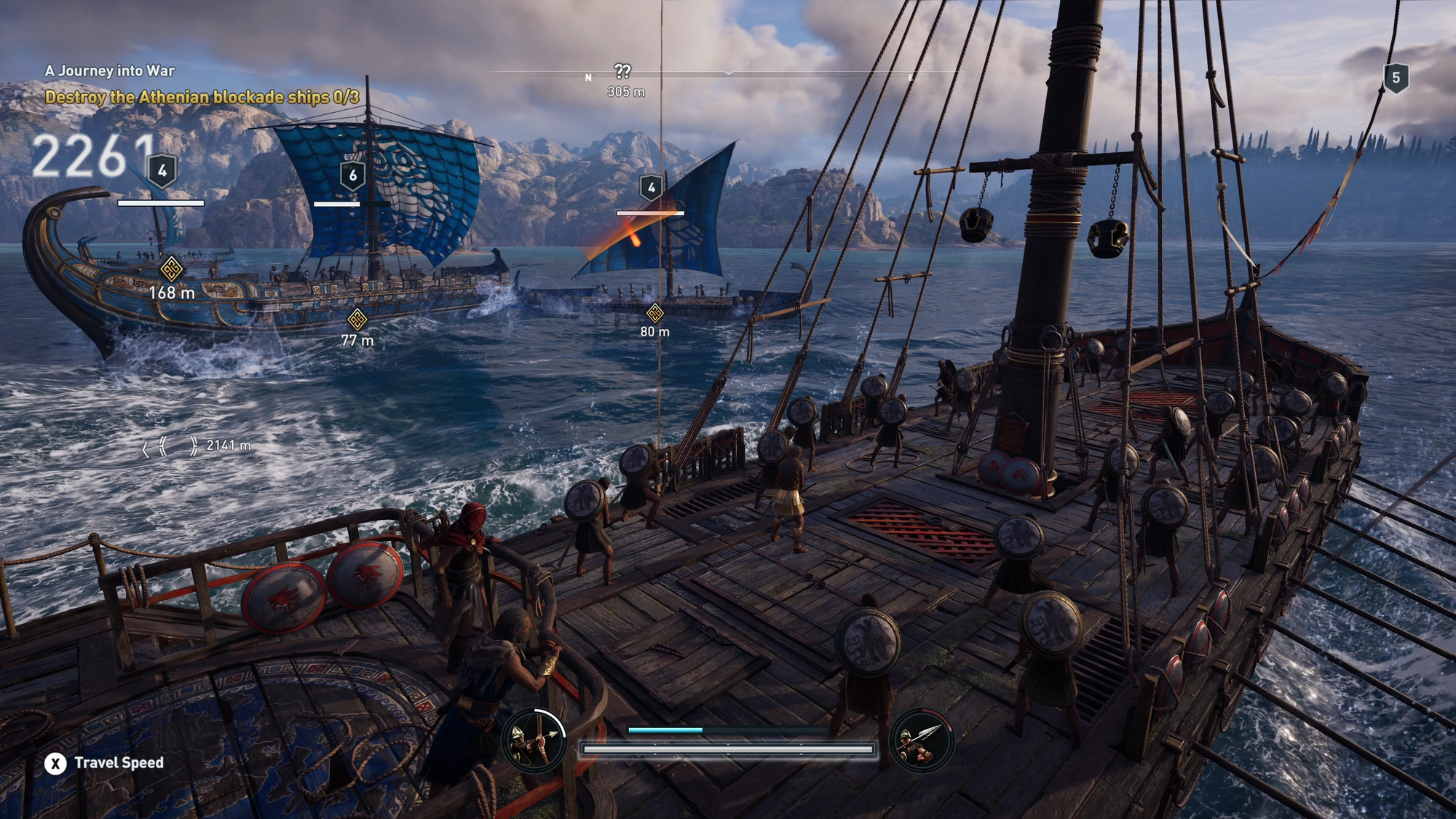Viewport: 1456px width, 819px height.
Task: Click the player level 5 shield badge
Action: 1396,78
